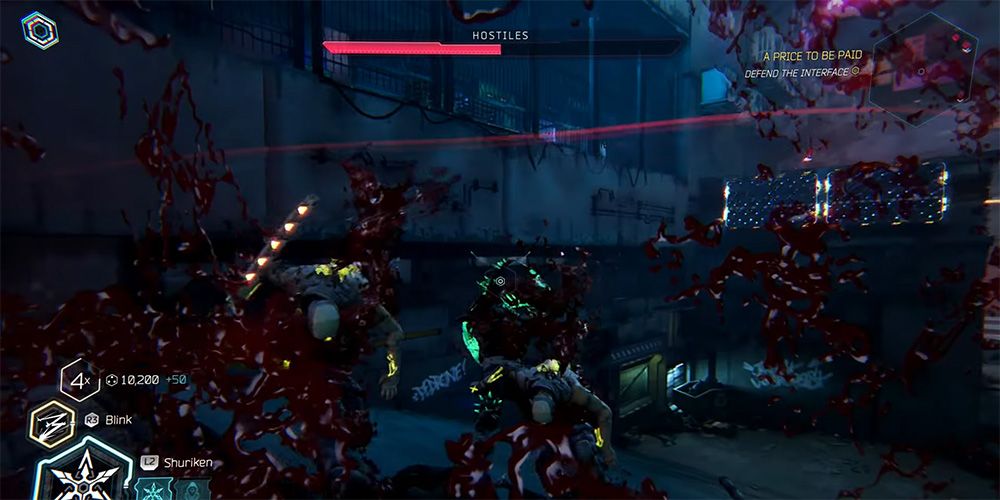The height and width of the screenshot is (500, 1000).
Task: Choose the hooded figure ability slot
Action: point(193,490)
